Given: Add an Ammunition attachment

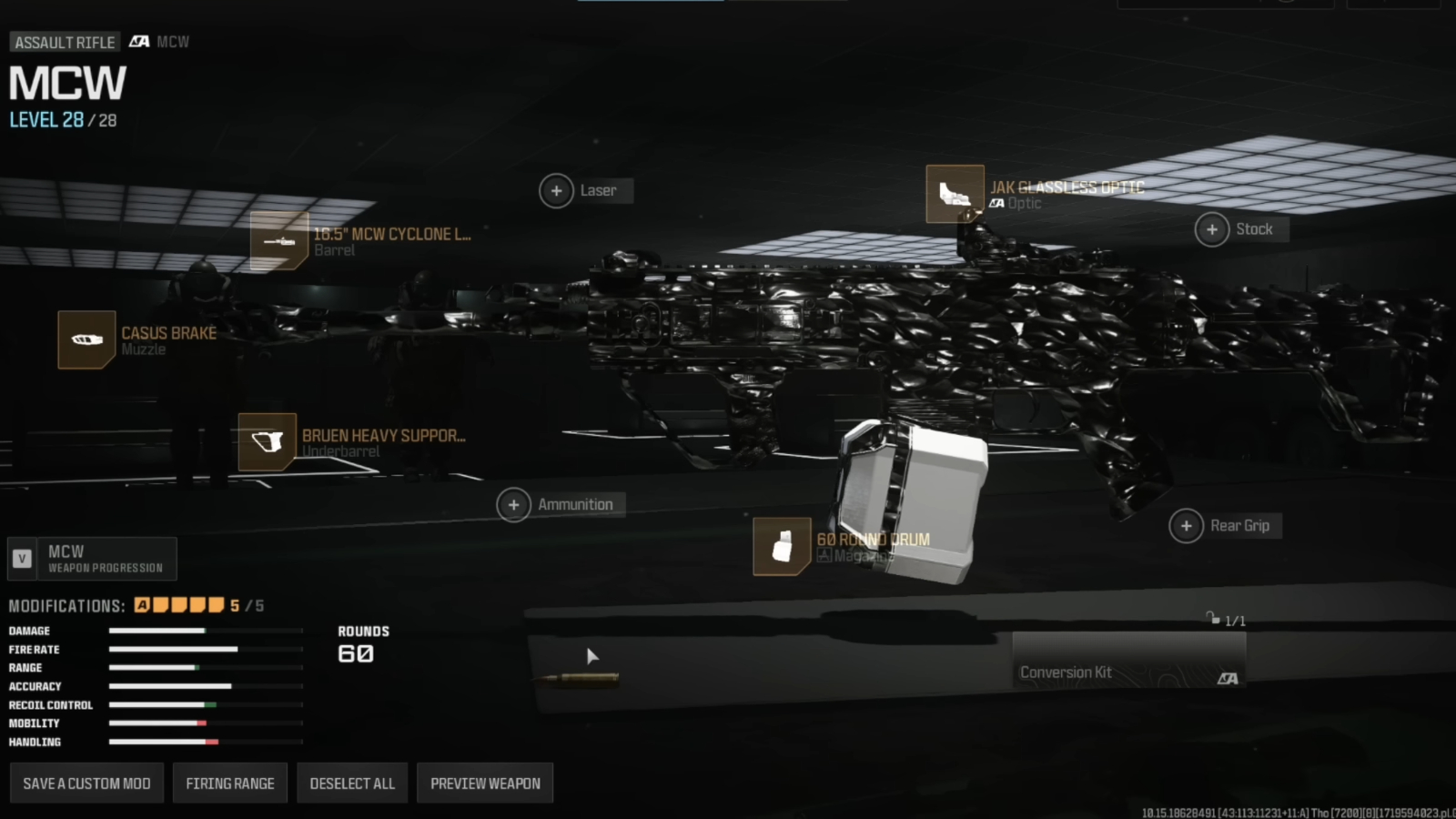Looking at the screenshot, I should coord(514,504).
